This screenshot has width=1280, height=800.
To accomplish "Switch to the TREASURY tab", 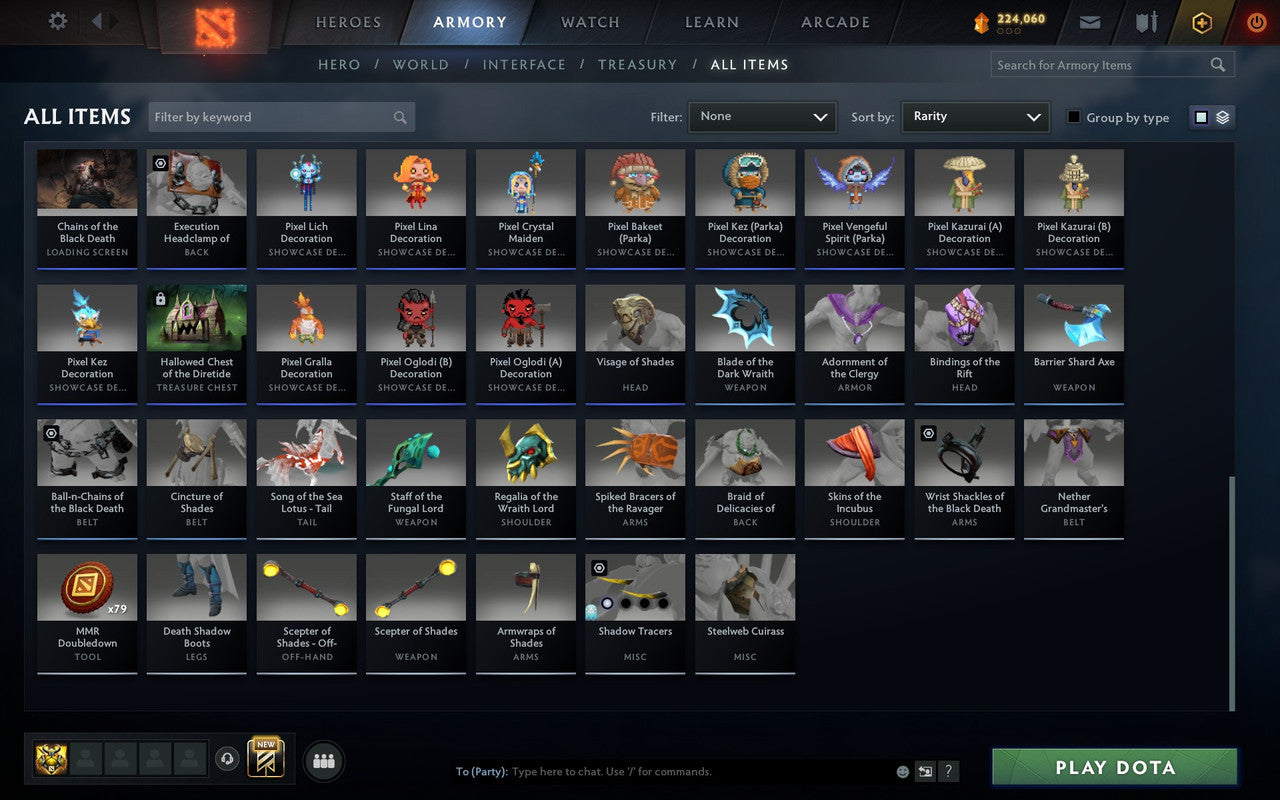I will coord(638,64).
